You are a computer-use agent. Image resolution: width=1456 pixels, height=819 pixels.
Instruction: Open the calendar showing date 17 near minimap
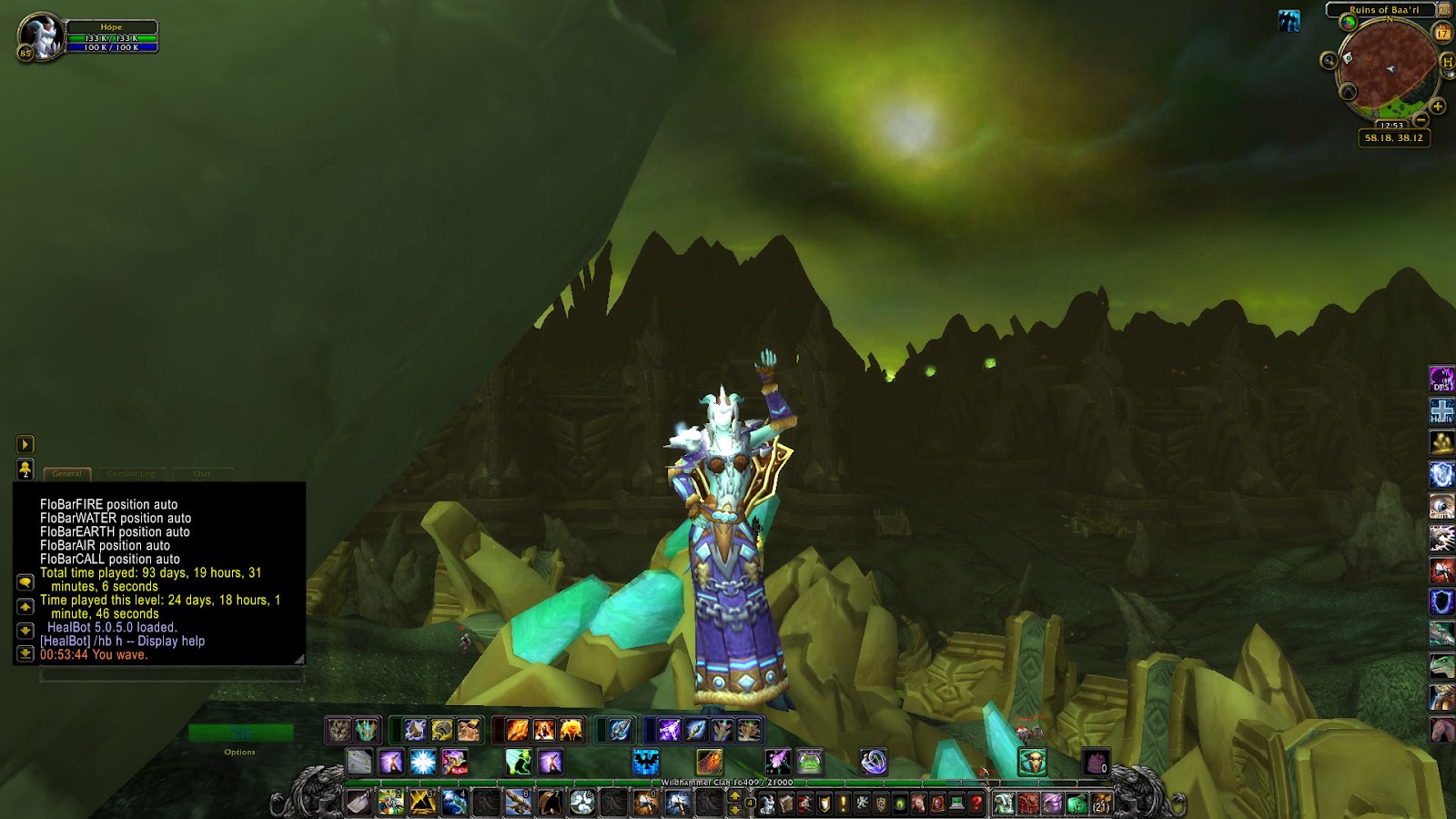click(1442, 33)
